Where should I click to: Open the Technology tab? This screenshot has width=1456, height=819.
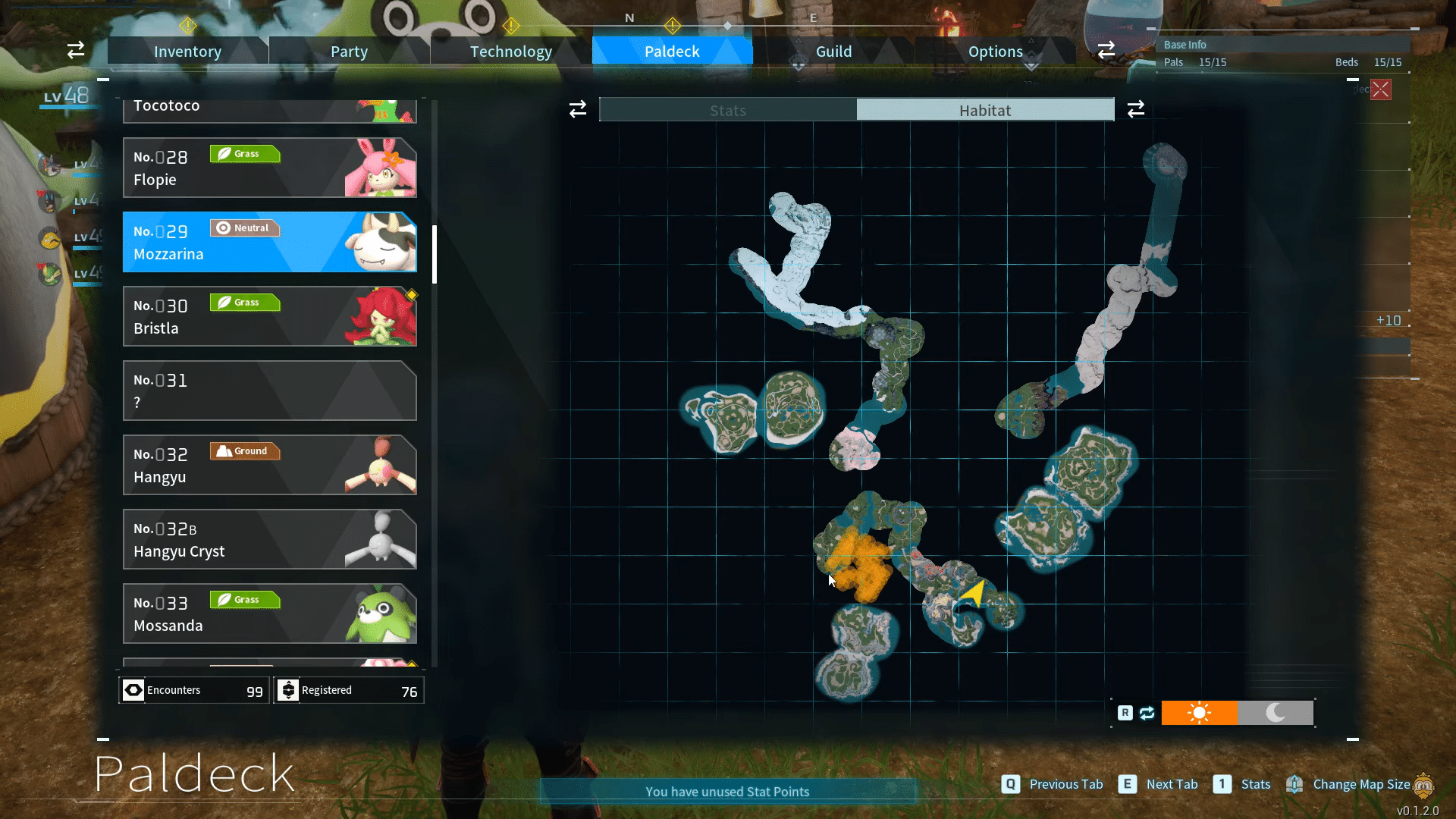510,52
